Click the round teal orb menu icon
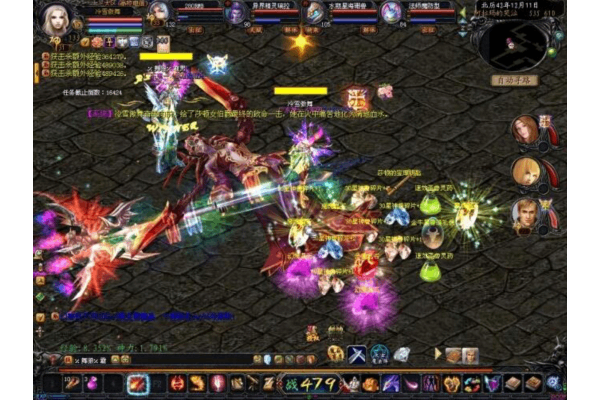Screen dimensions: 600x400 [x=380, y=353]
